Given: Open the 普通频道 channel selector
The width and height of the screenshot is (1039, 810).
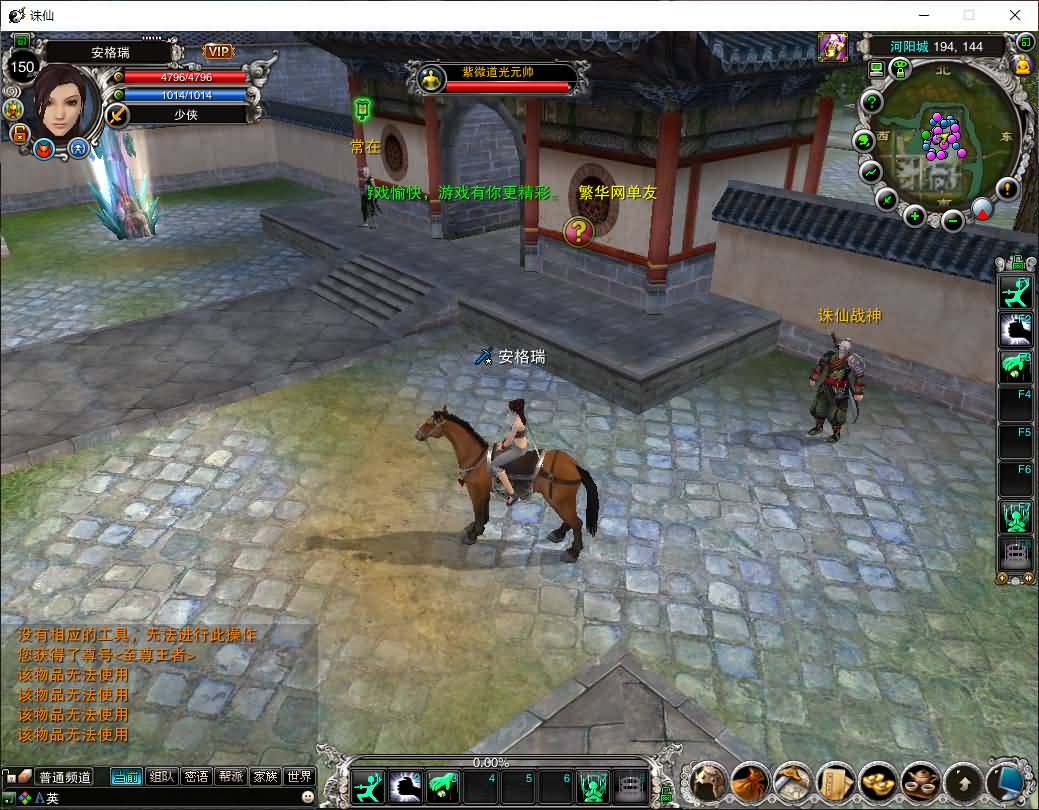Looking at the screenshot, I should tap(64, 777).
